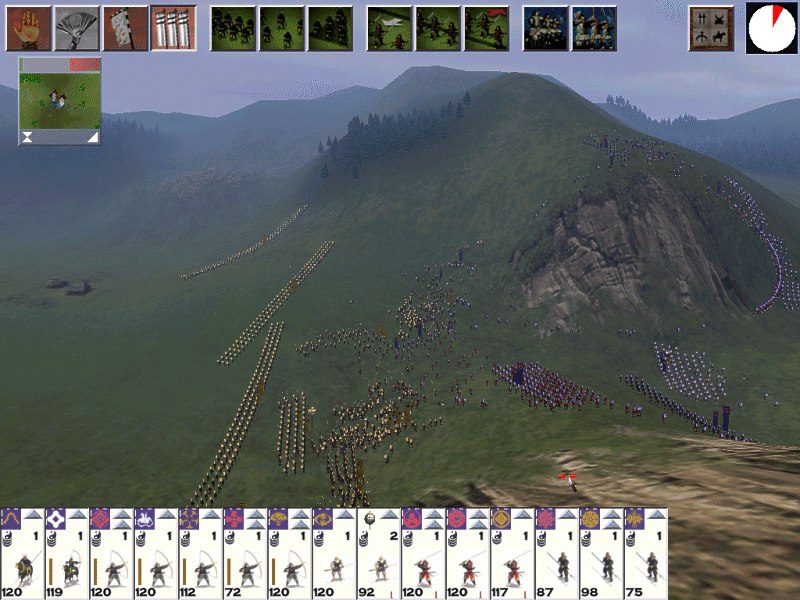Viewport: 800px width, 600px height.
Task: Click the battlefield minimap
Action: pos(60,101)
